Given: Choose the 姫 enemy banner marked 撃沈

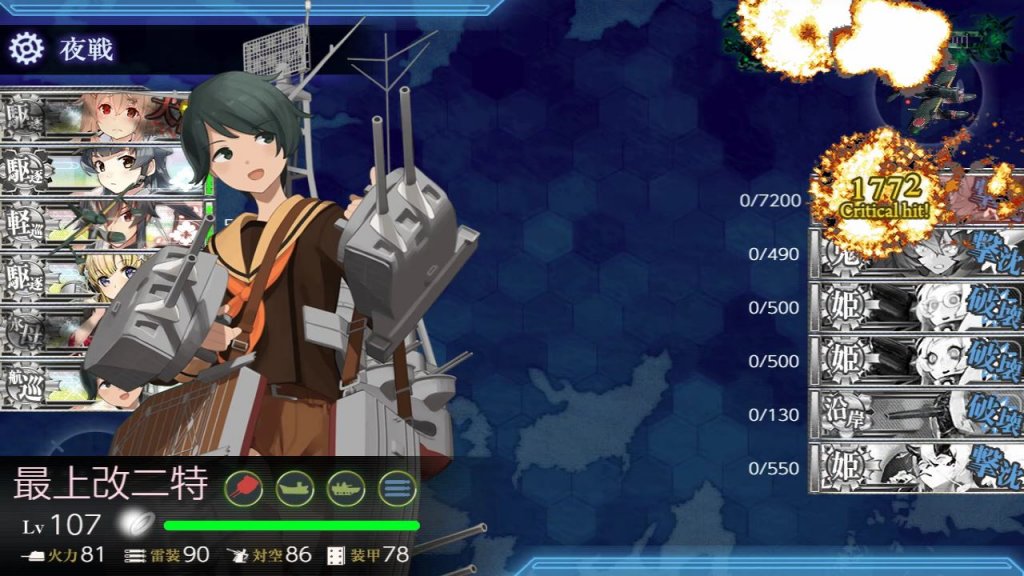Looking at the screenshot, I should click(915, 468).
